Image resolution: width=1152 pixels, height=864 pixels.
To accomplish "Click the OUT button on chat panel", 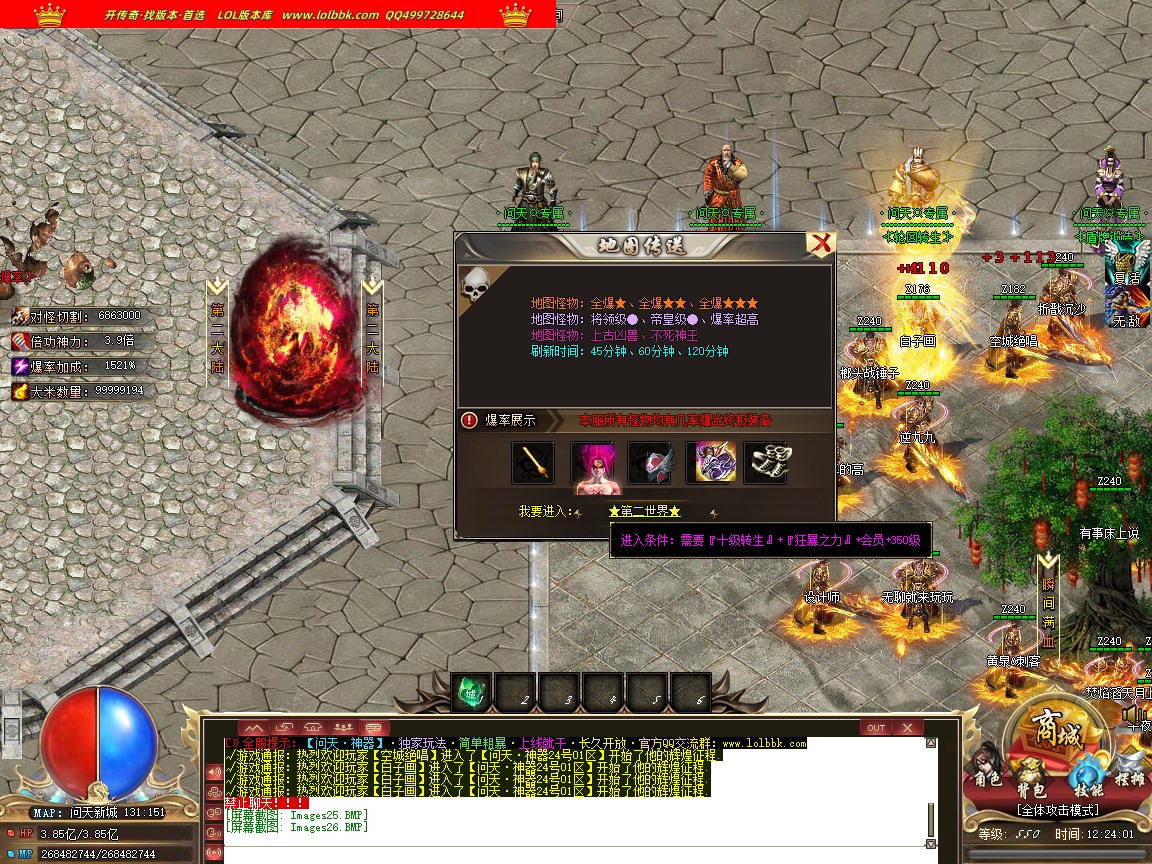I will click(x=876, y=728).
